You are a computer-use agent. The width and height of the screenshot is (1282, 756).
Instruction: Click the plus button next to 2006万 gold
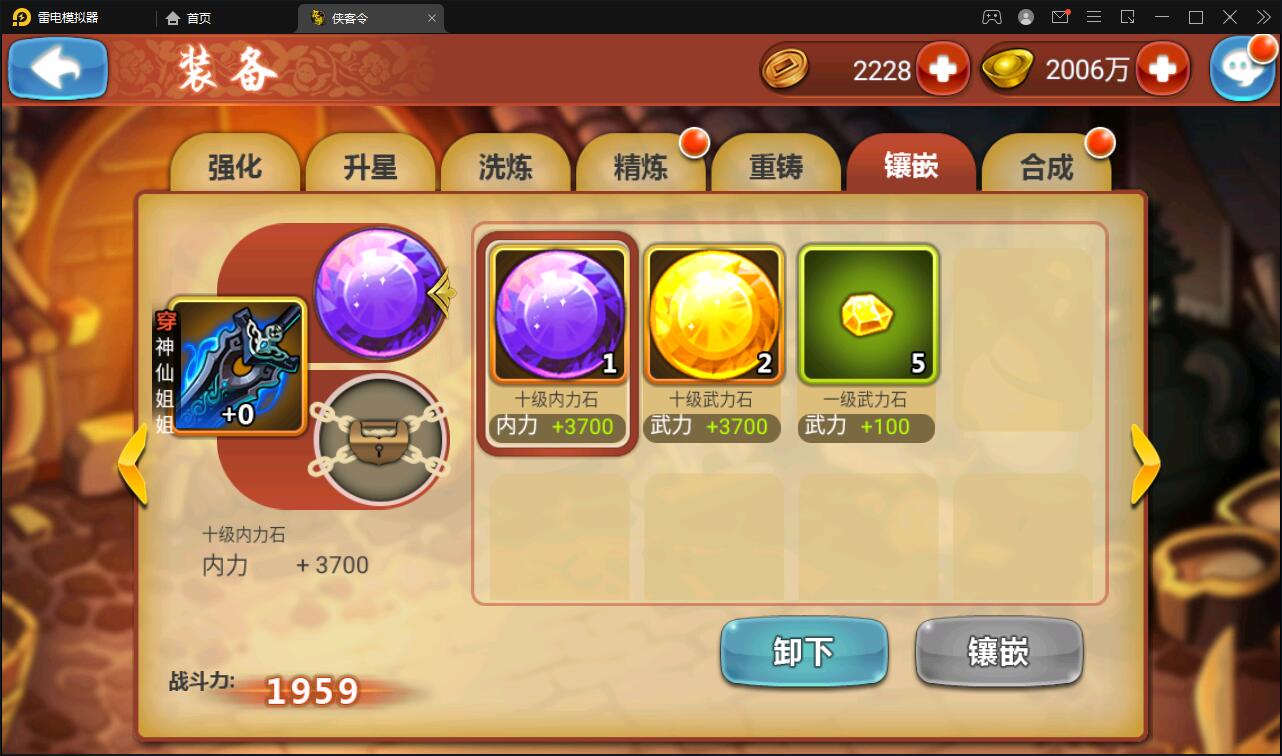1164,70
